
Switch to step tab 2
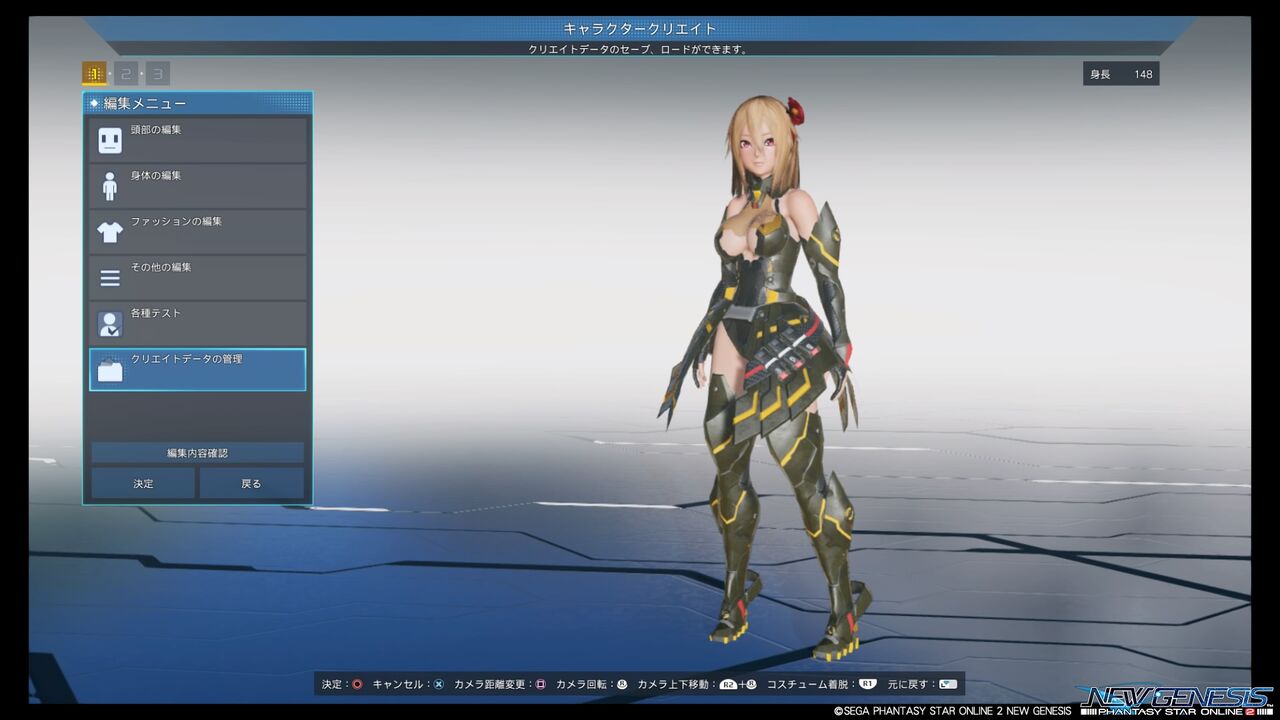pos(125,73)
